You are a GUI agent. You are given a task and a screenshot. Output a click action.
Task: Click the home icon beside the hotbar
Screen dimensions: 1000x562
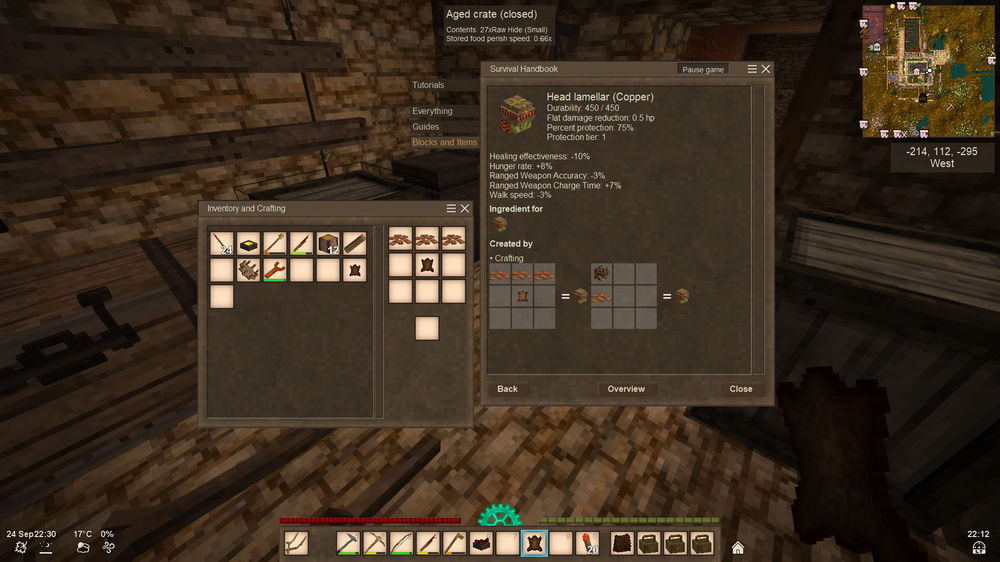click(738, 547)
